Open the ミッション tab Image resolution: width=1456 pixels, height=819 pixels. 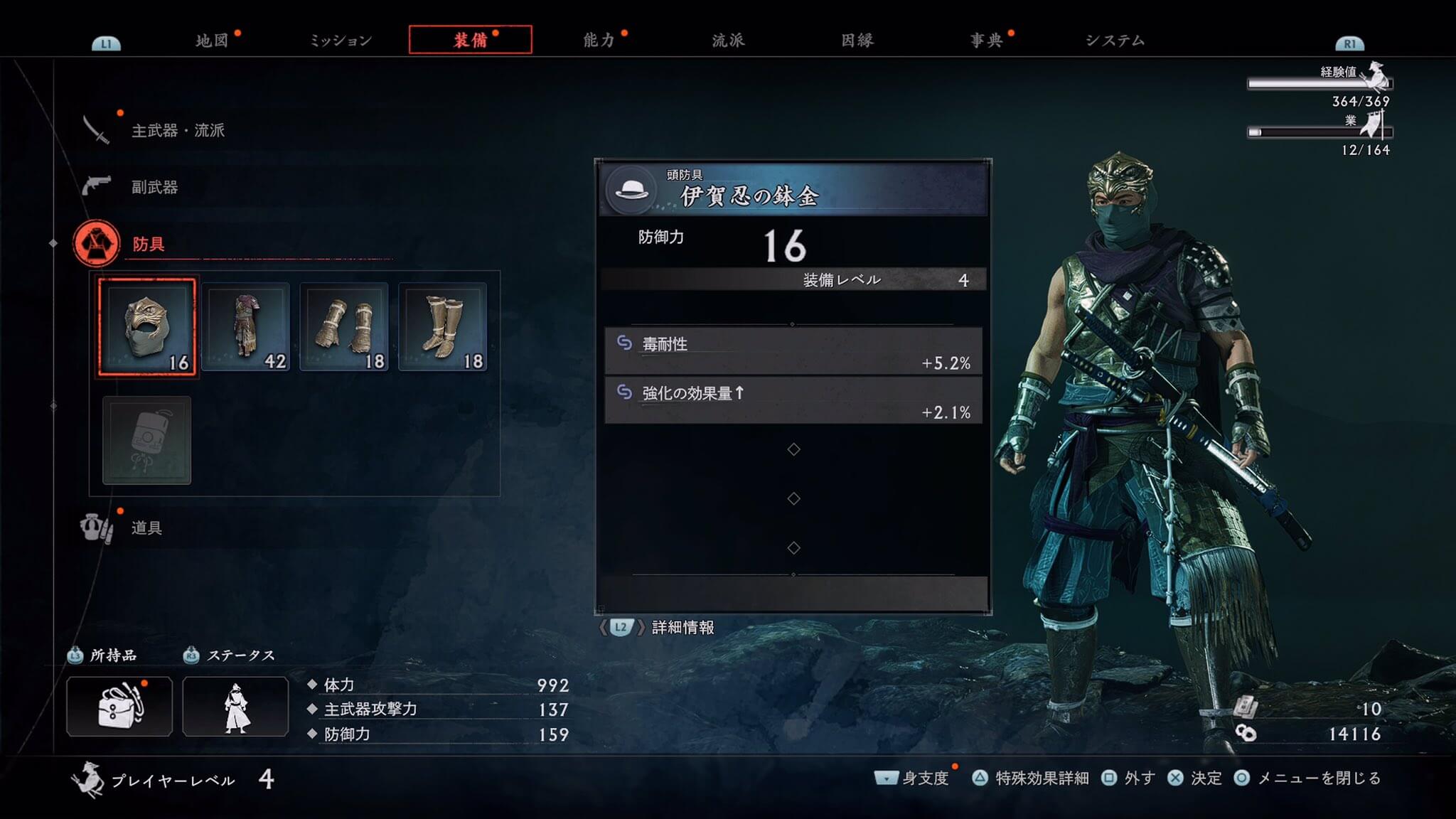click(x=341, y=41)
